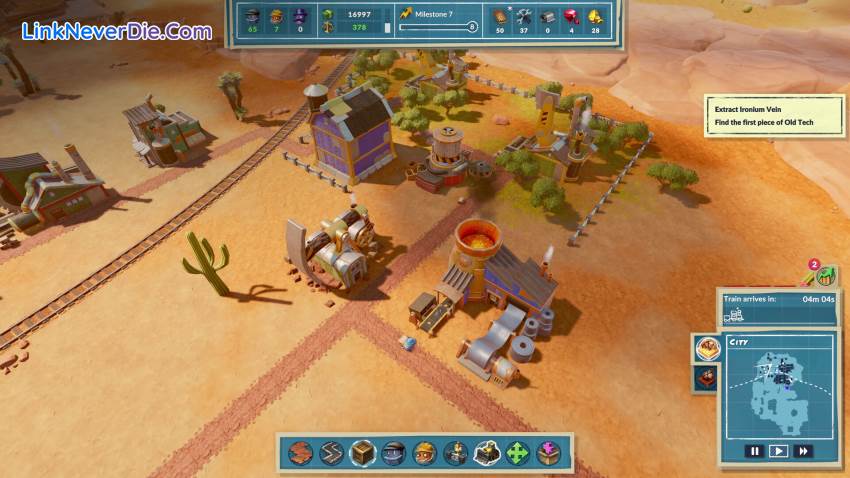Image resolution: width=850 pixels, height=478 pixels.
Task: Open the bandit-masked character build category
Action: pyautogui.click(x=394, y=453)
